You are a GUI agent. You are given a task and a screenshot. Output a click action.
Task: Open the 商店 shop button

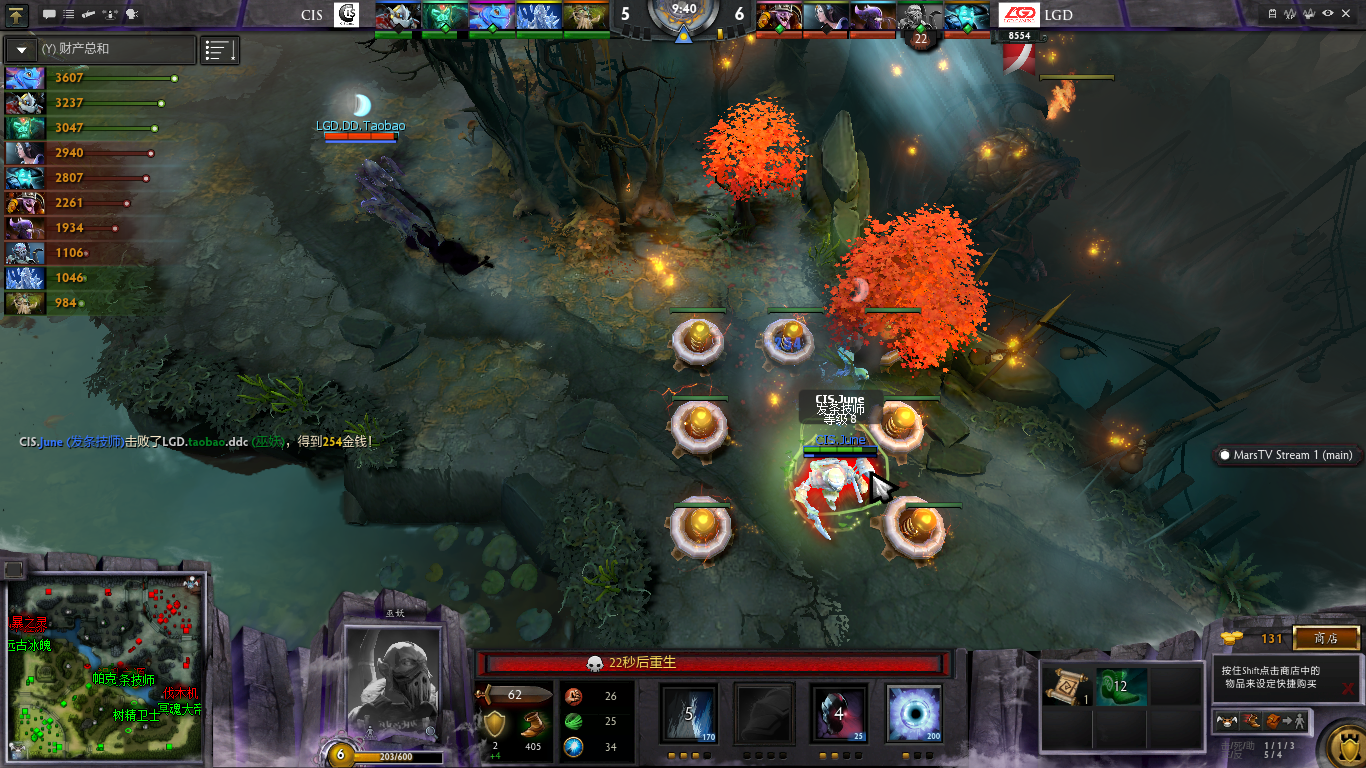click(x=1326, y=638)
